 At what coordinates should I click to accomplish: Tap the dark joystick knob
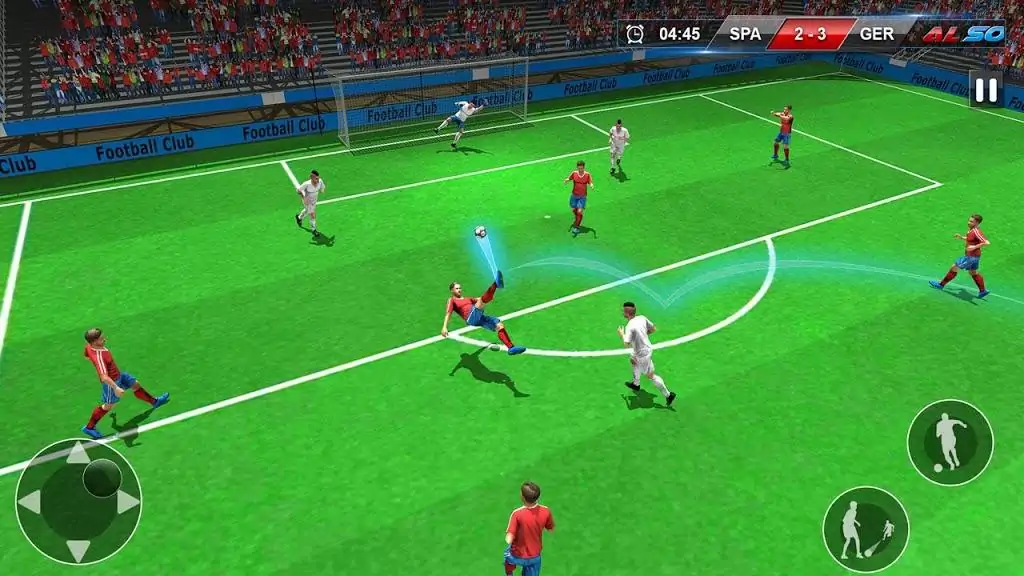pyautogui.click(x=102, y=478)
